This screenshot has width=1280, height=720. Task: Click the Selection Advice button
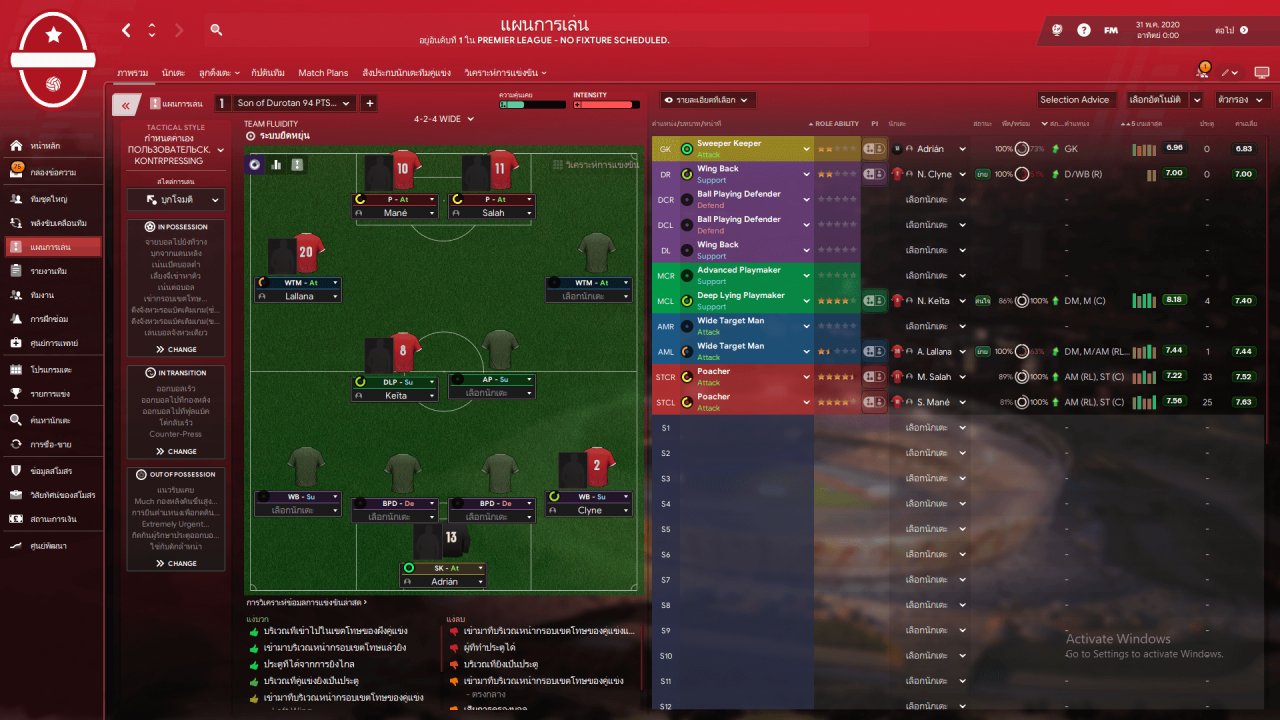coord(1074,100)
